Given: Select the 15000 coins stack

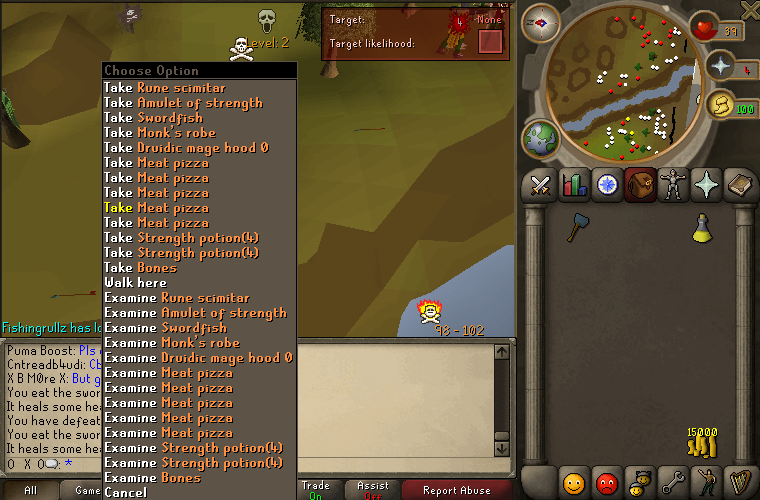Looking at the screenshot, I should 703,441.
